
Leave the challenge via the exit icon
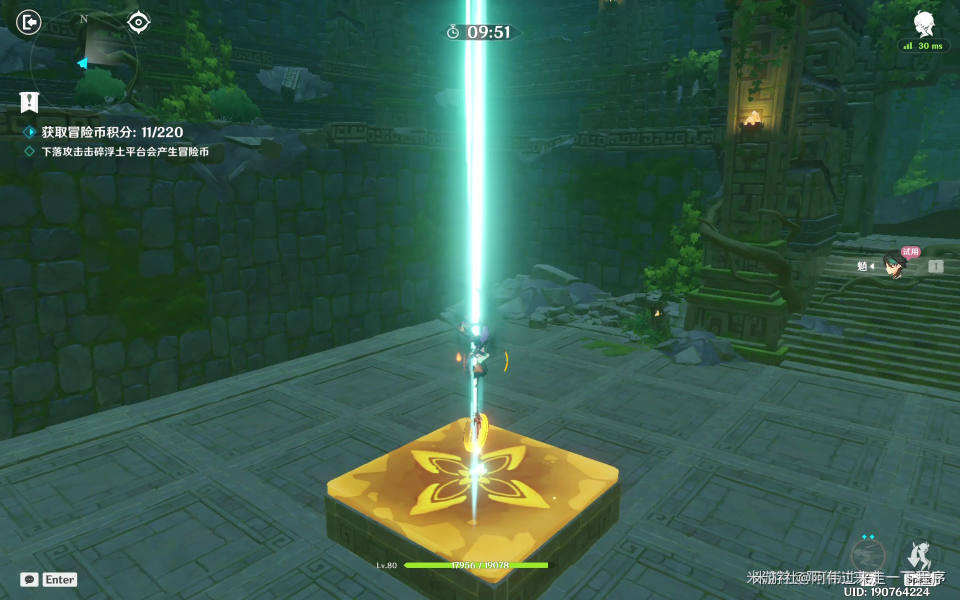[30, 22]
